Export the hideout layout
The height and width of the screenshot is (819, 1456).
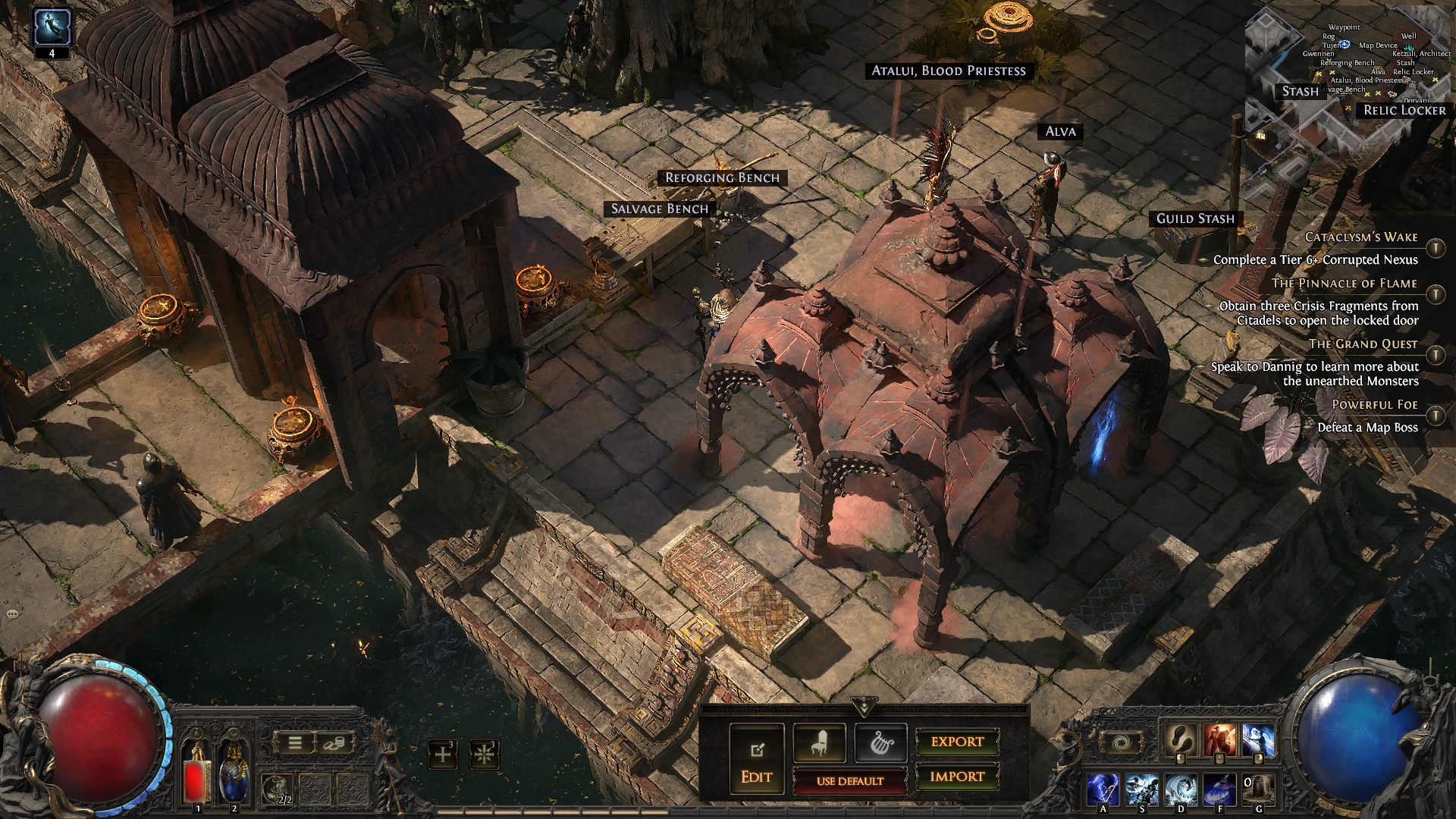click(x=957, y=742)
